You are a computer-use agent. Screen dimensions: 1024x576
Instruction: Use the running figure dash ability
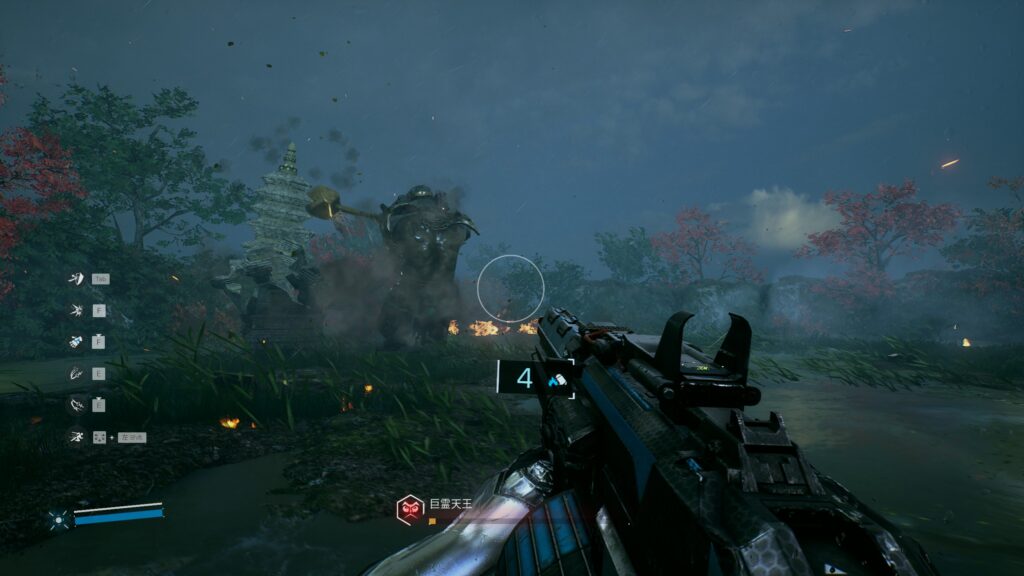tap(75, 436)
